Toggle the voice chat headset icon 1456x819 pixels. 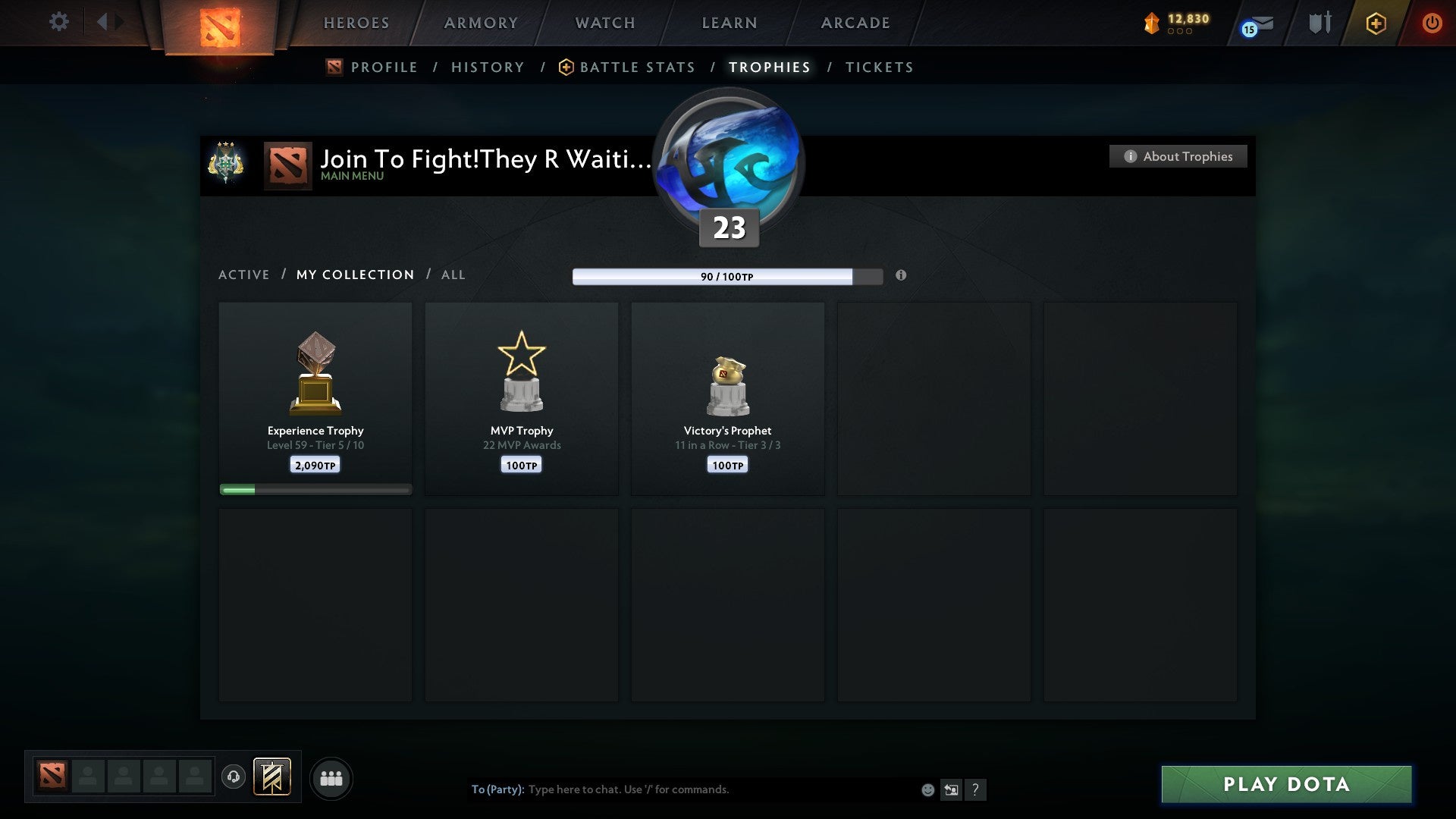click(234, 777)
